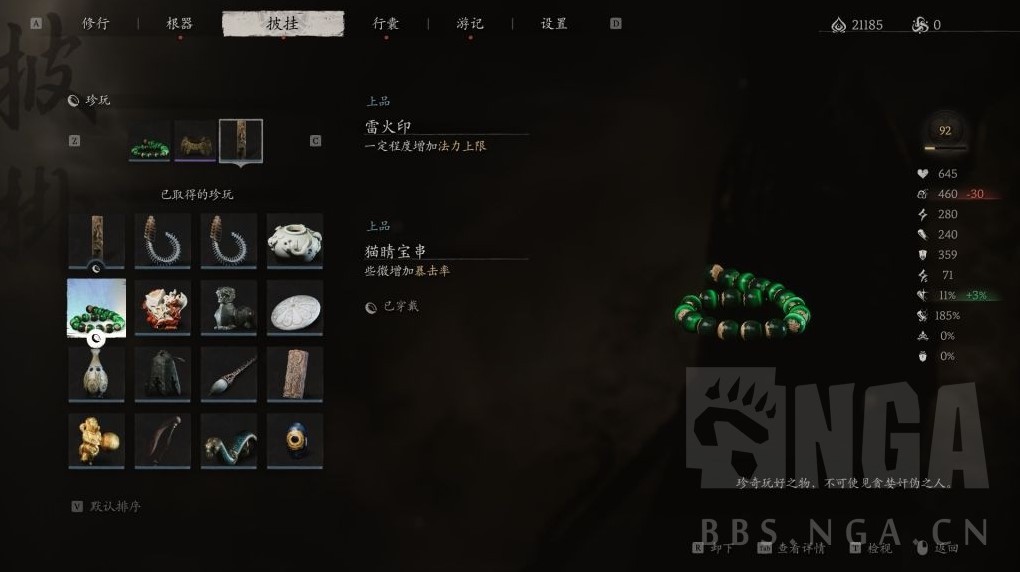Choose the white round patterned disc
1020x572 pixels.
[x=295, y=307]
